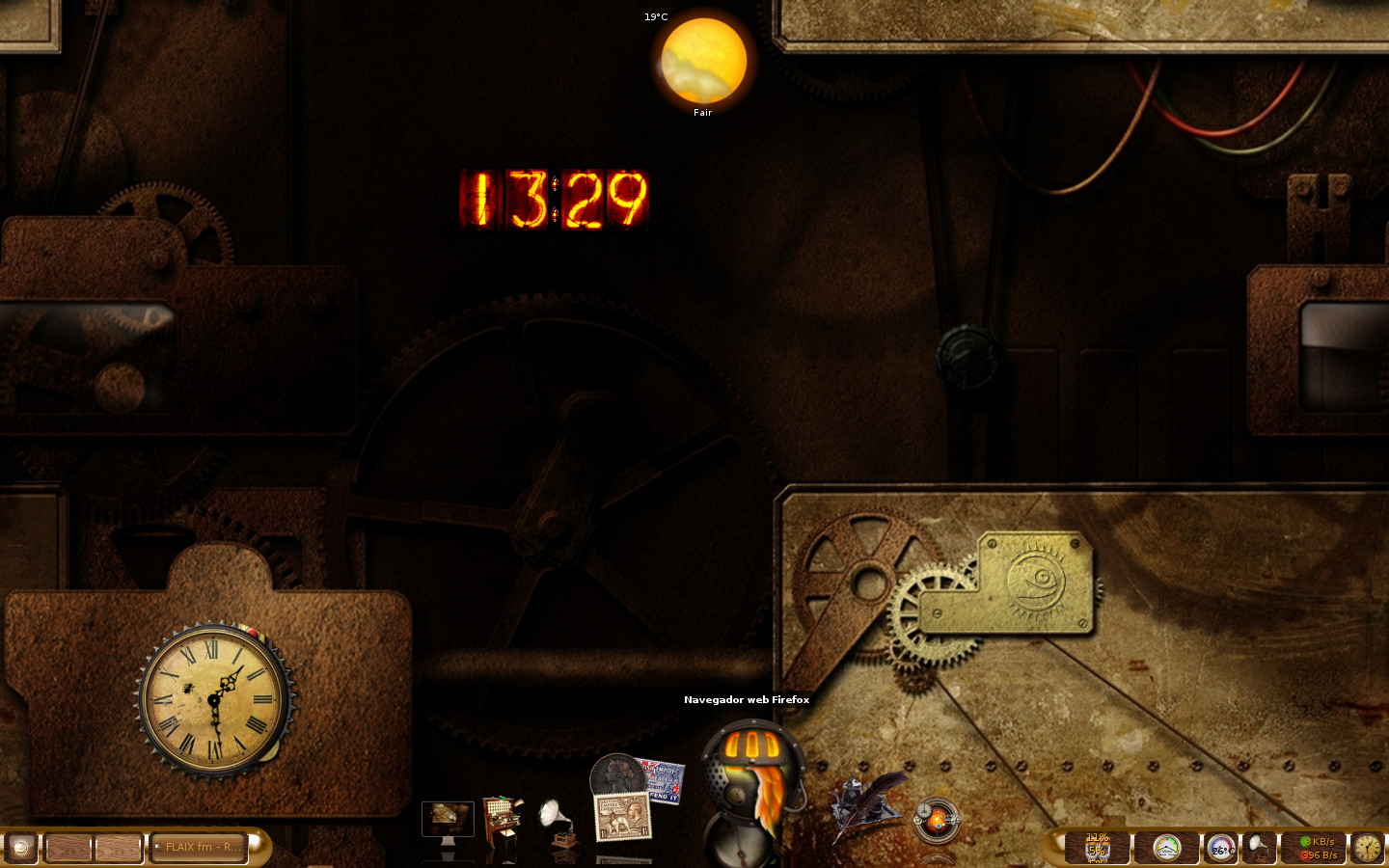Click the small clock applet in panel

click(x=1367, y=848)
